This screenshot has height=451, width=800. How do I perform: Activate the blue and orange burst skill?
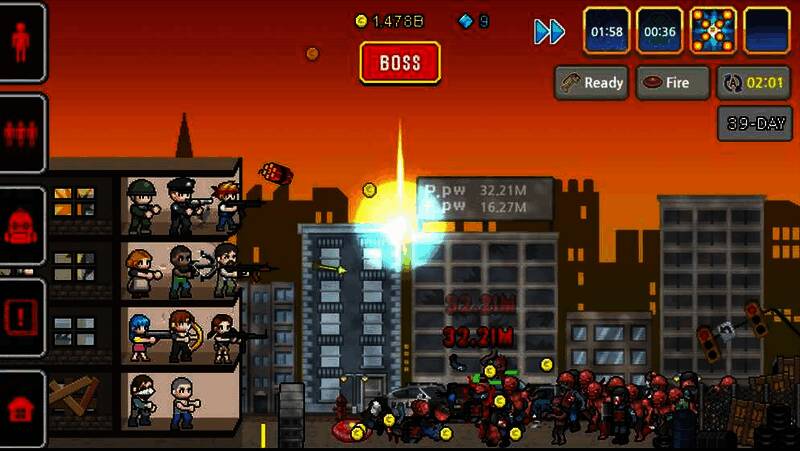(713, 31)
